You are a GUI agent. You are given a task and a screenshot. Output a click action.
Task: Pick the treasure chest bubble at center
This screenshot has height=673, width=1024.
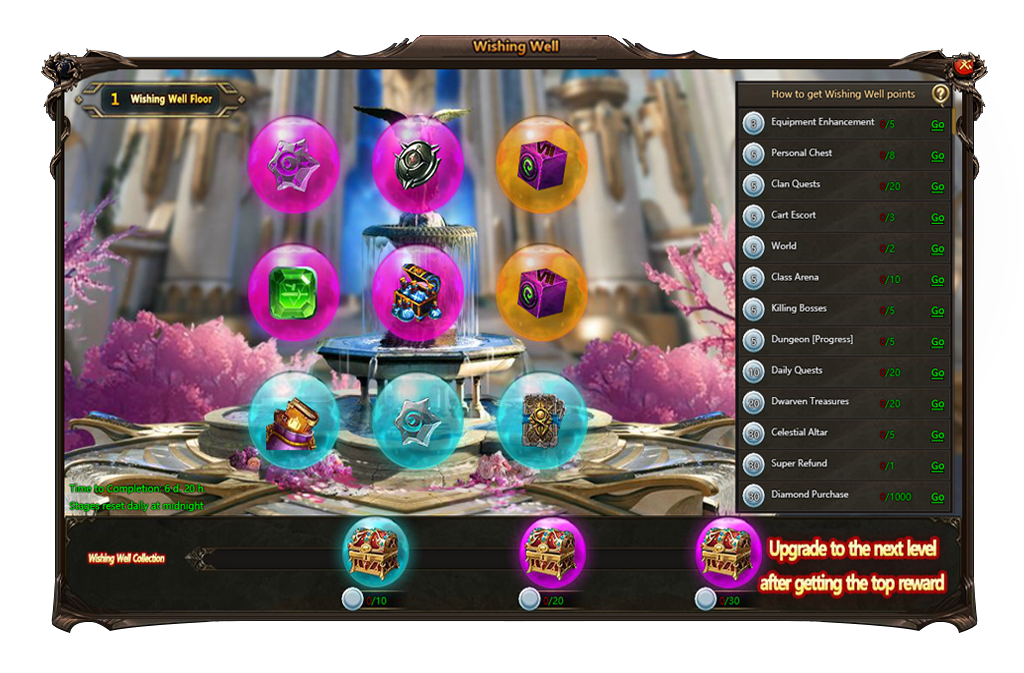(x=417, y=290)
